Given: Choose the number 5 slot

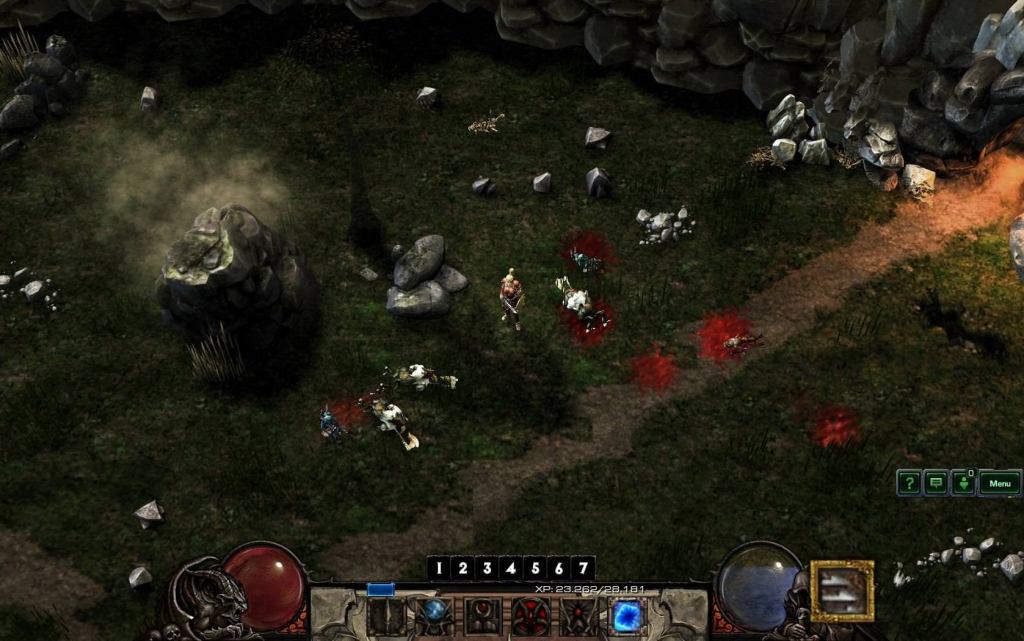Looking at the screenshot, I should [x=535, y=568].
